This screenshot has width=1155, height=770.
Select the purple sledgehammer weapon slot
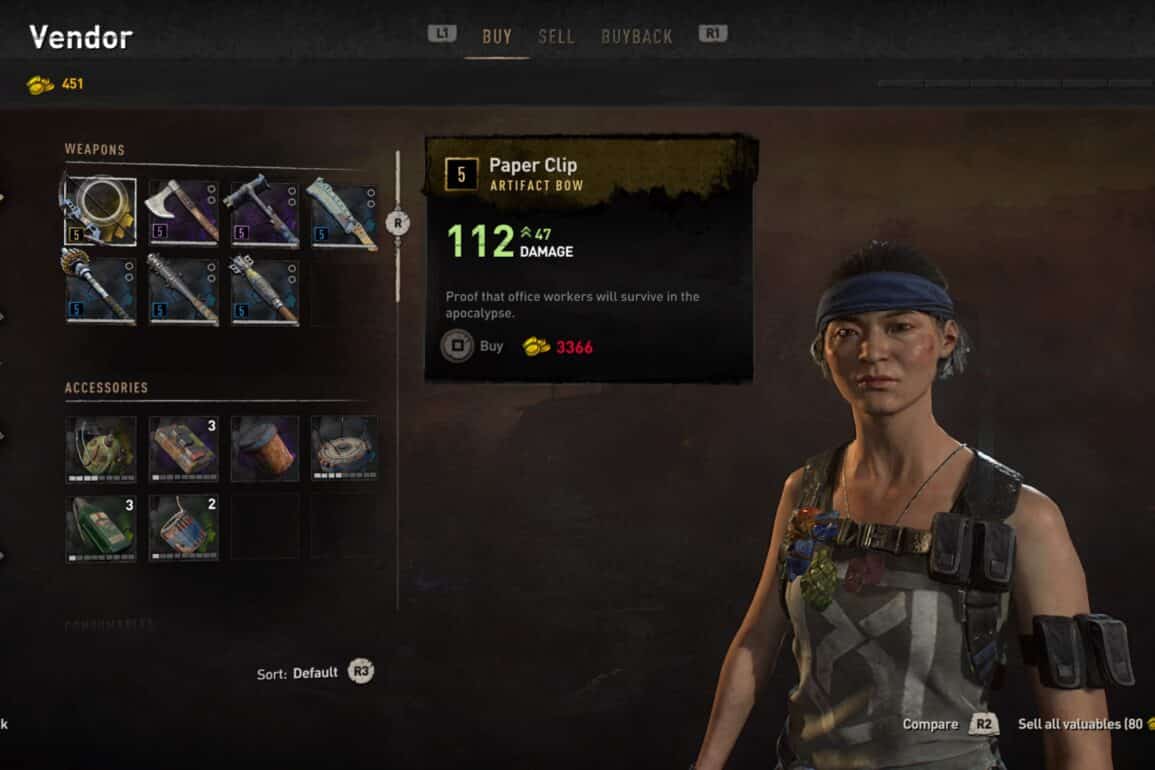264,211
